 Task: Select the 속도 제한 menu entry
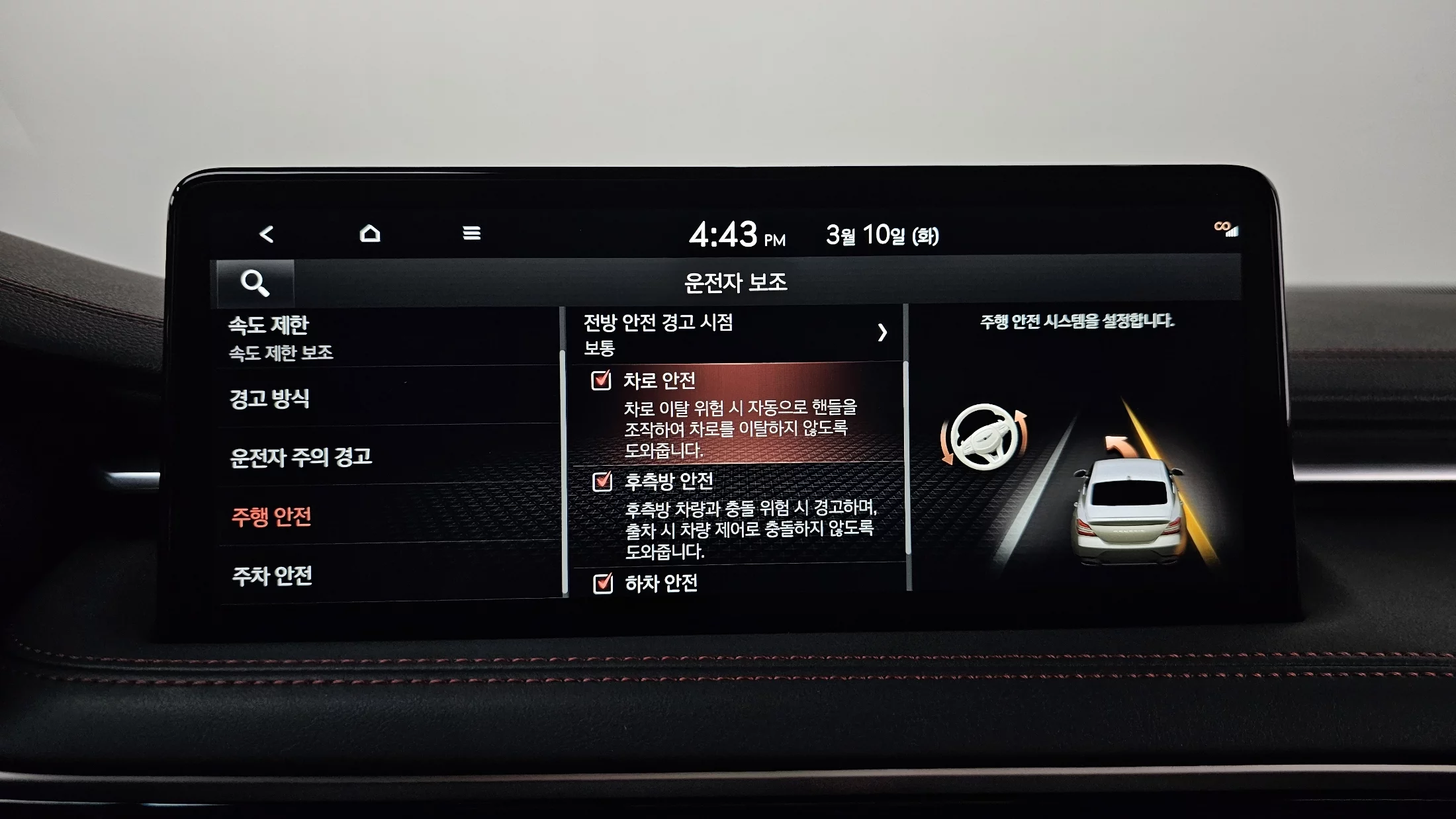[x=387, y=337]
